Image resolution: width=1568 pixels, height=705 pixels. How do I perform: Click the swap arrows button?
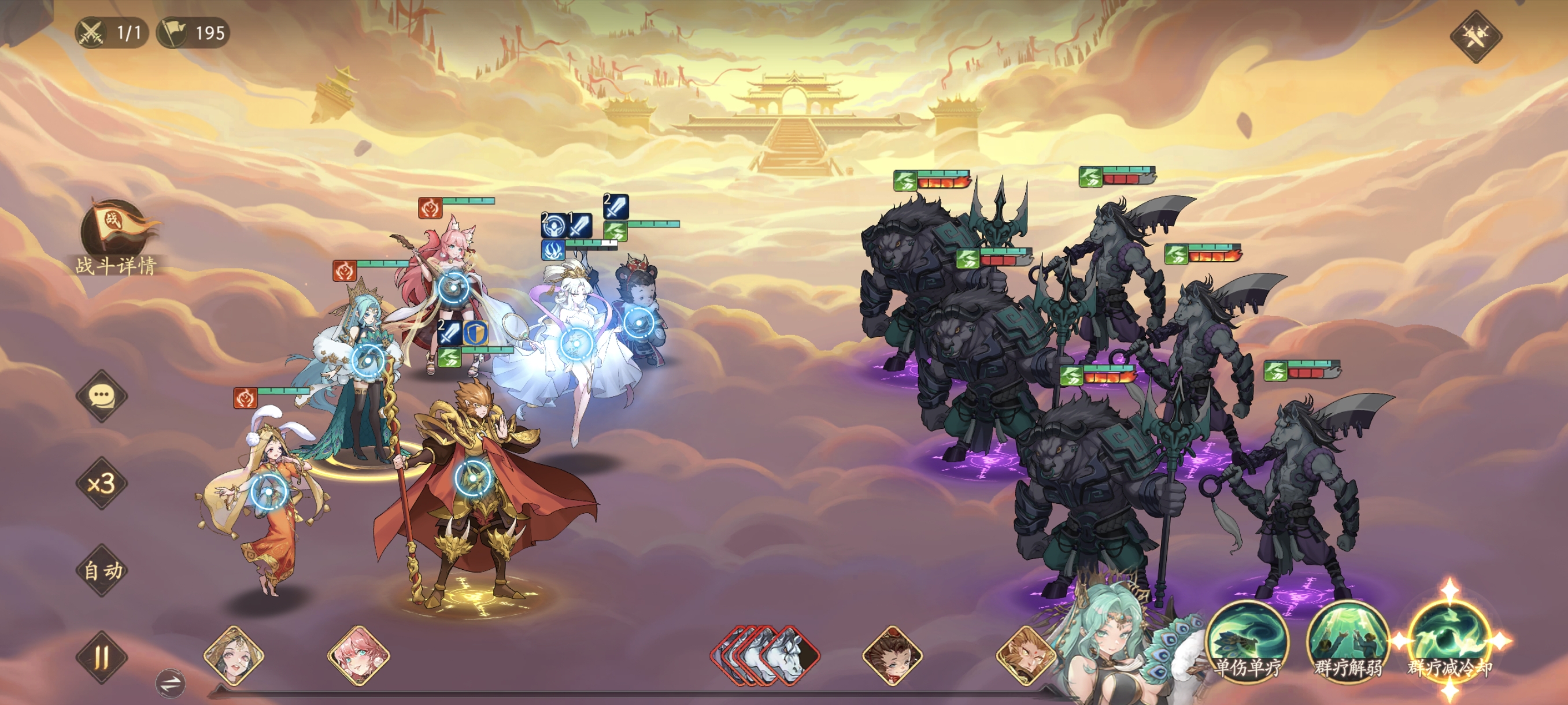tap(171, 684)
